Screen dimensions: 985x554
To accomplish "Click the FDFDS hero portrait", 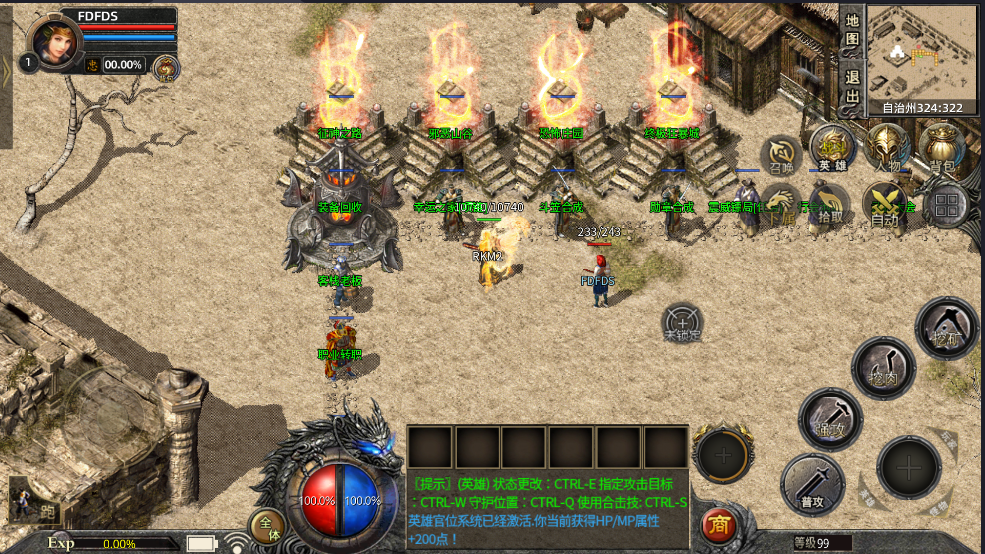I will point(55,41).
